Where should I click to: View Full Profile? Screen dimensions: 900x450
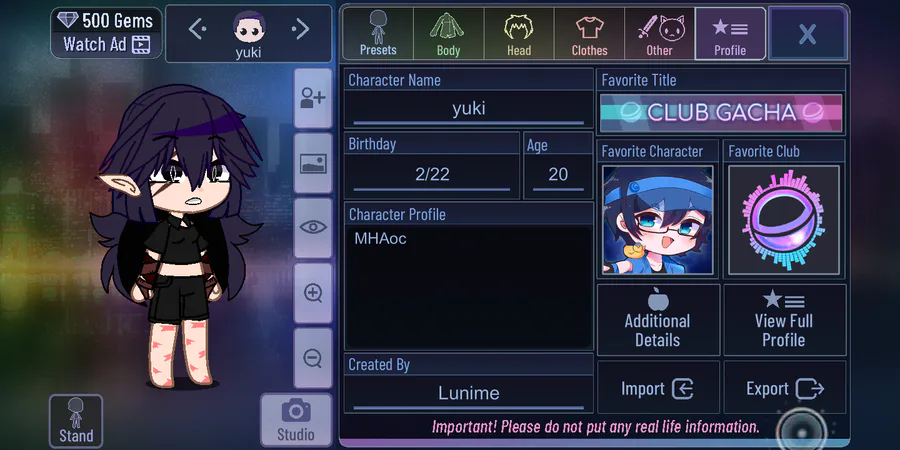pos(784,320)
